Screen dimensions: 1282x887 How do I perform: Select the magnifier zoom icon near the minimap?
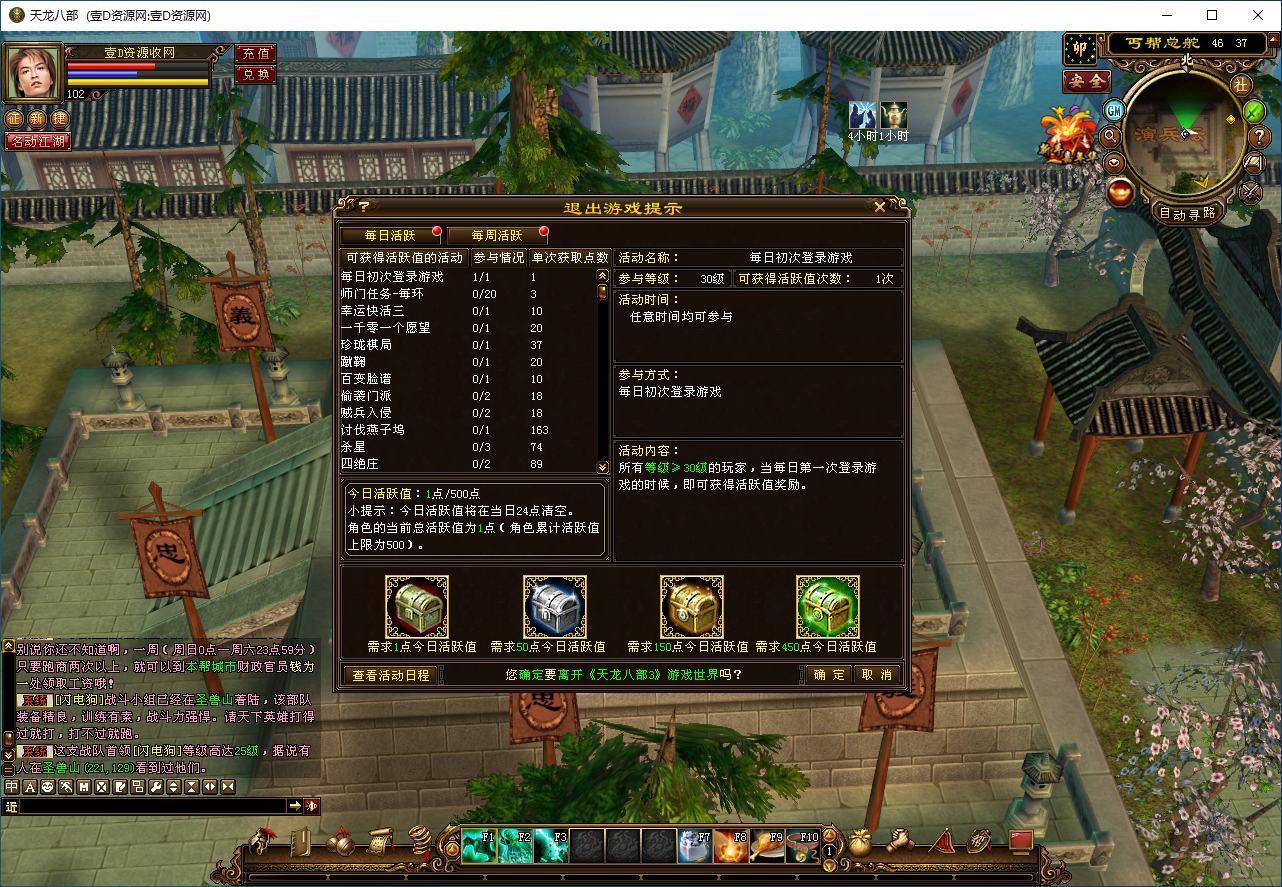pyautogui.click(x=1111, y=138)
